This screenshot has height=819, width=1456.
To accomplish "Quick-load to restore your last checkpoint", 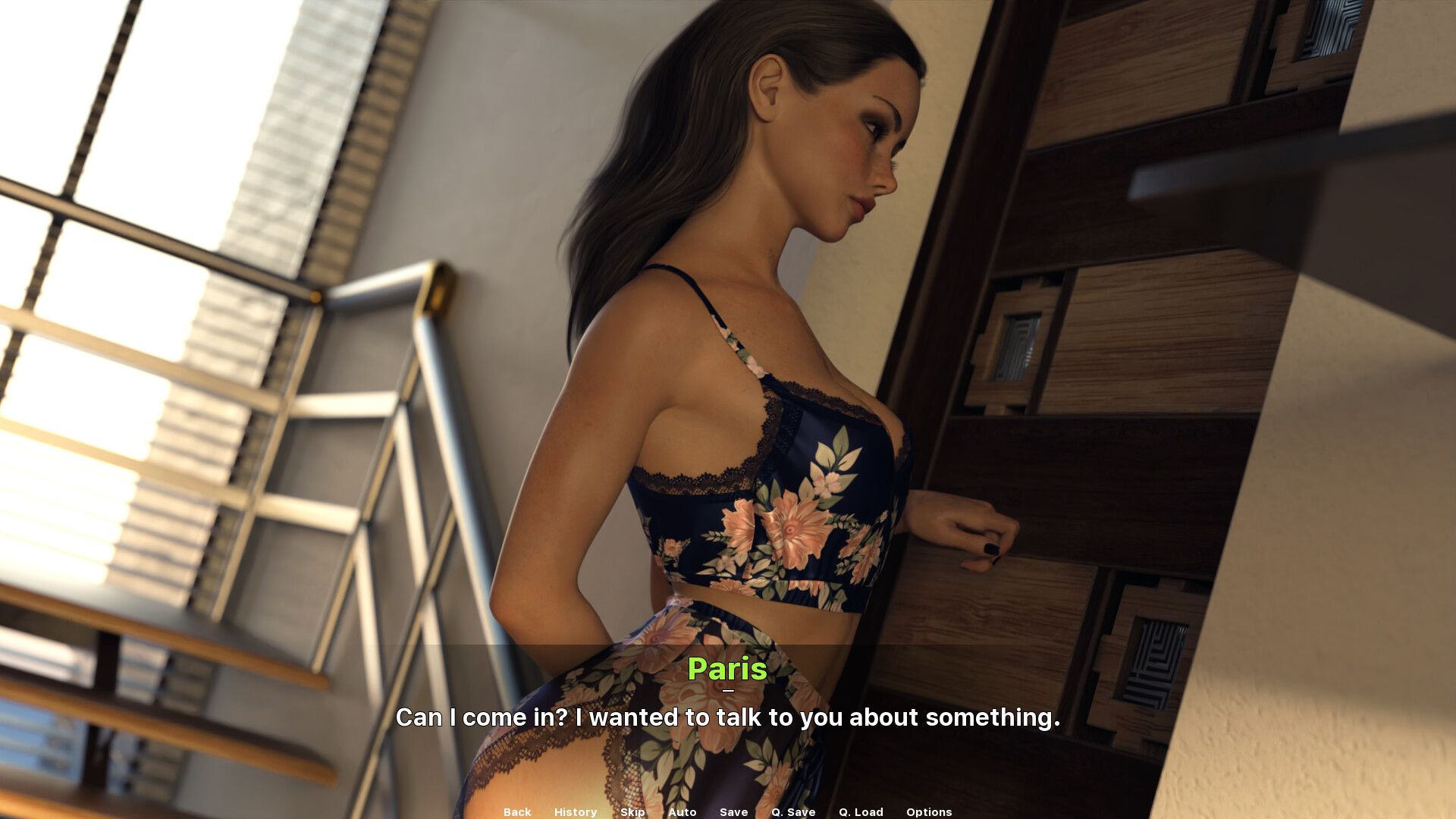I will (860, 811).
